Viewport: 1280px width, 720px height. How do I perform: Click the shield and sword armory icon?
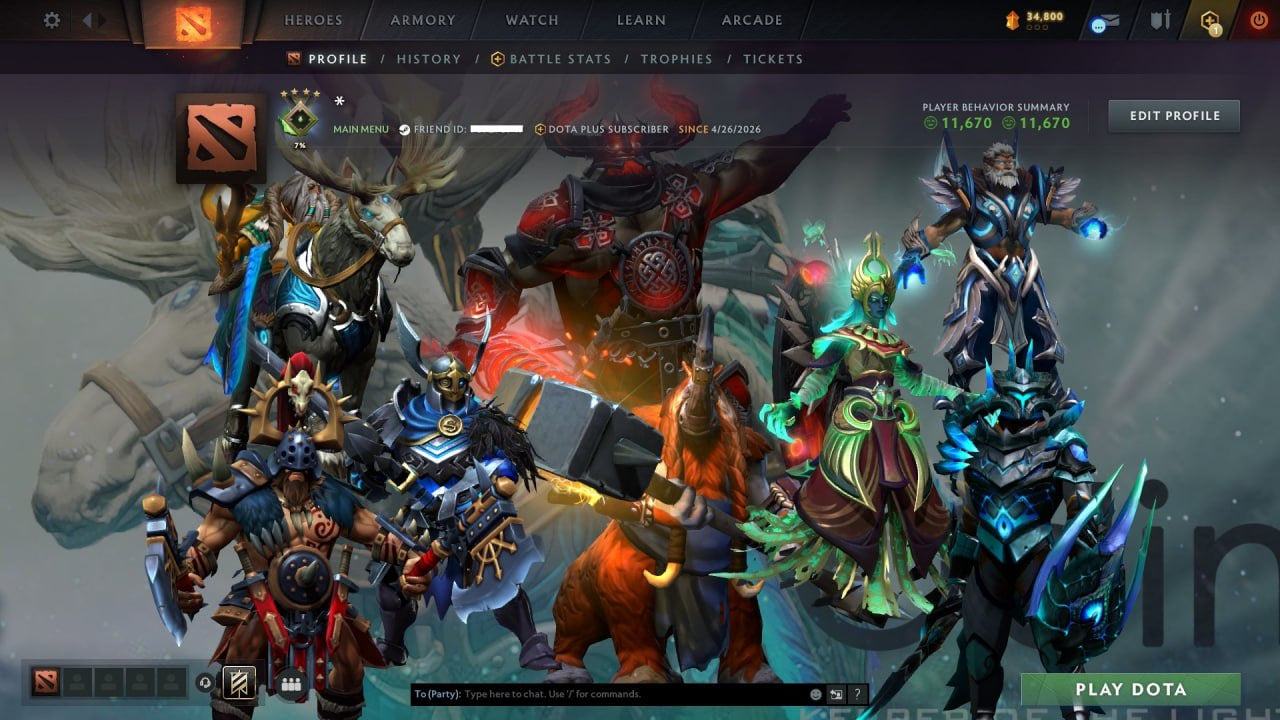click(1162, 19)
